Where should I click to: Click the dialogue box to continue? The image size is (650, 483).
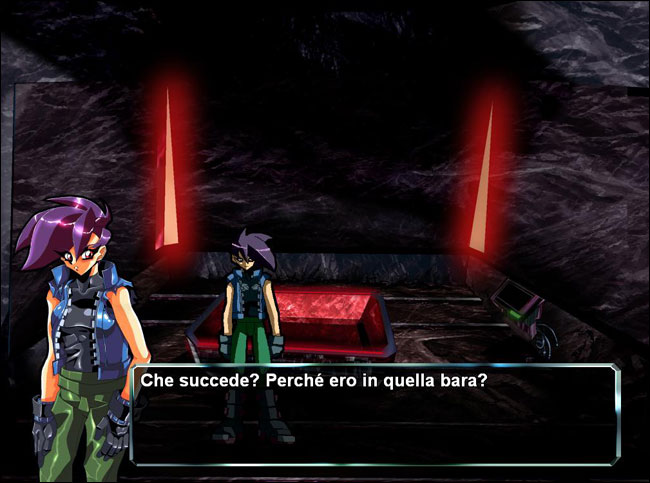pyautogui.click(x=375, y=415)
